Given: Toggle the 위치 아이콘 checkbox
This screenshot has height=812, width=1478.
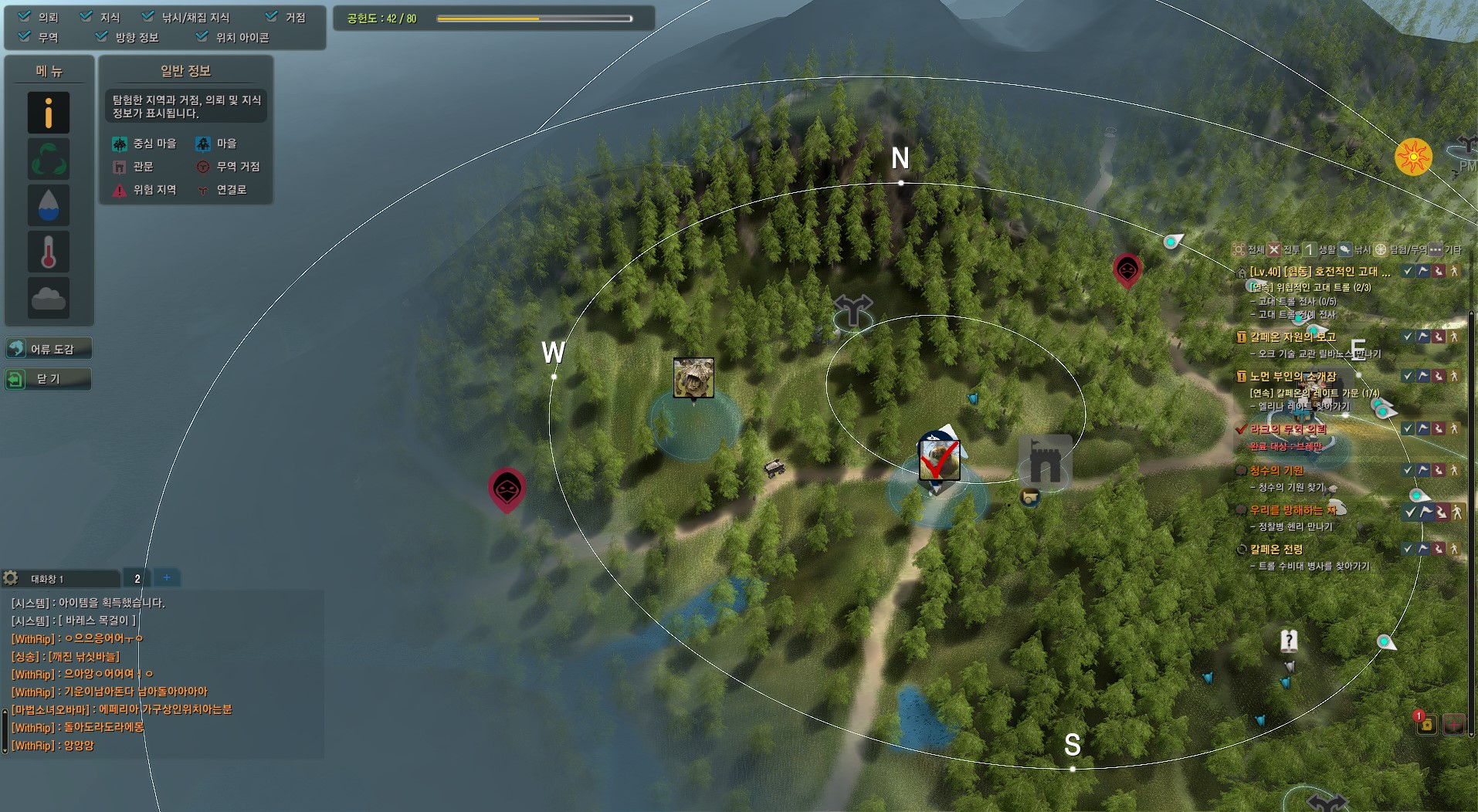Looking at the screenshot, I should click(202, 36).
